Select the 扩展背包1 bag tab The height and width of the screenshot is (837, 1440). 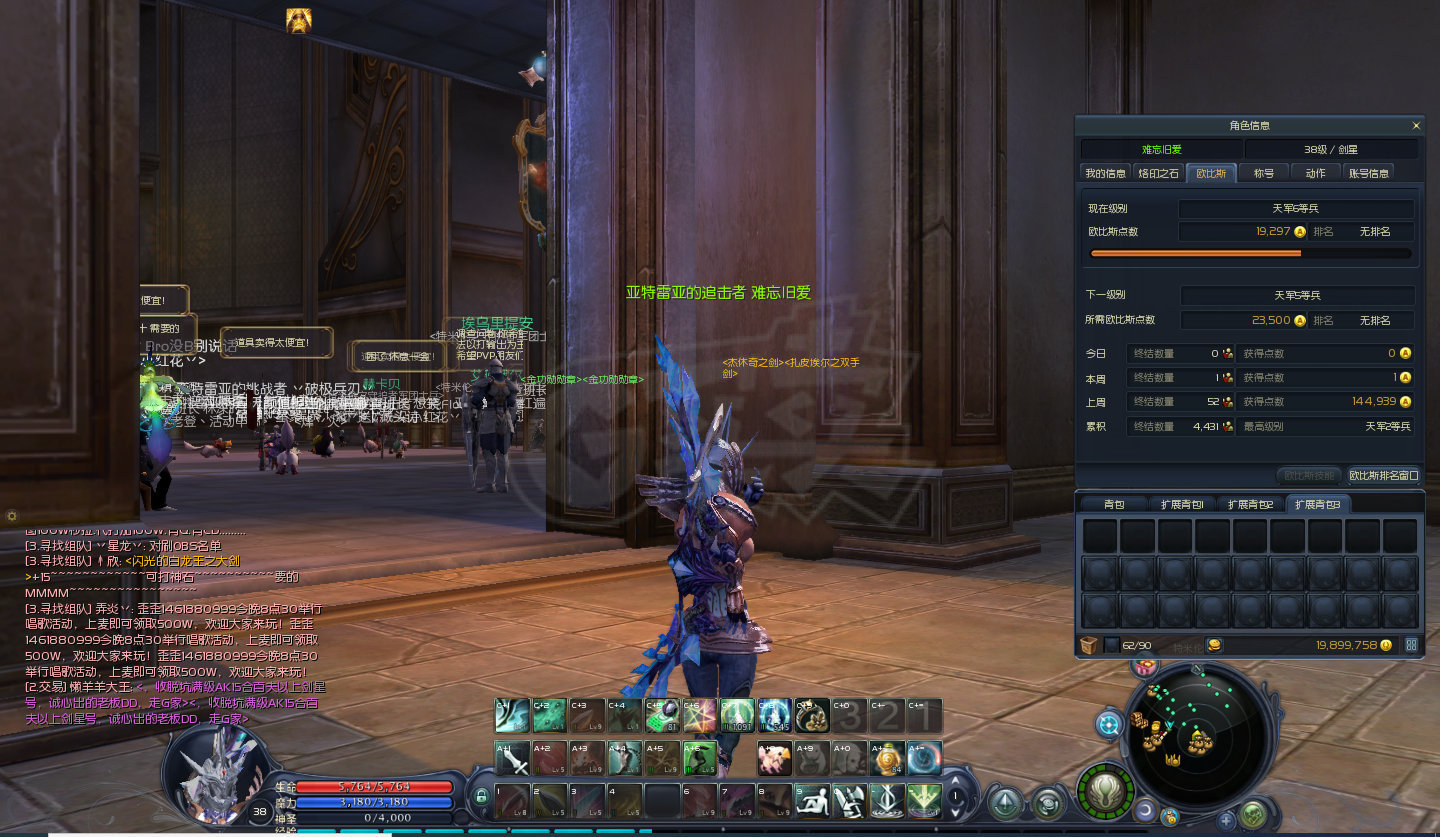1183,504
